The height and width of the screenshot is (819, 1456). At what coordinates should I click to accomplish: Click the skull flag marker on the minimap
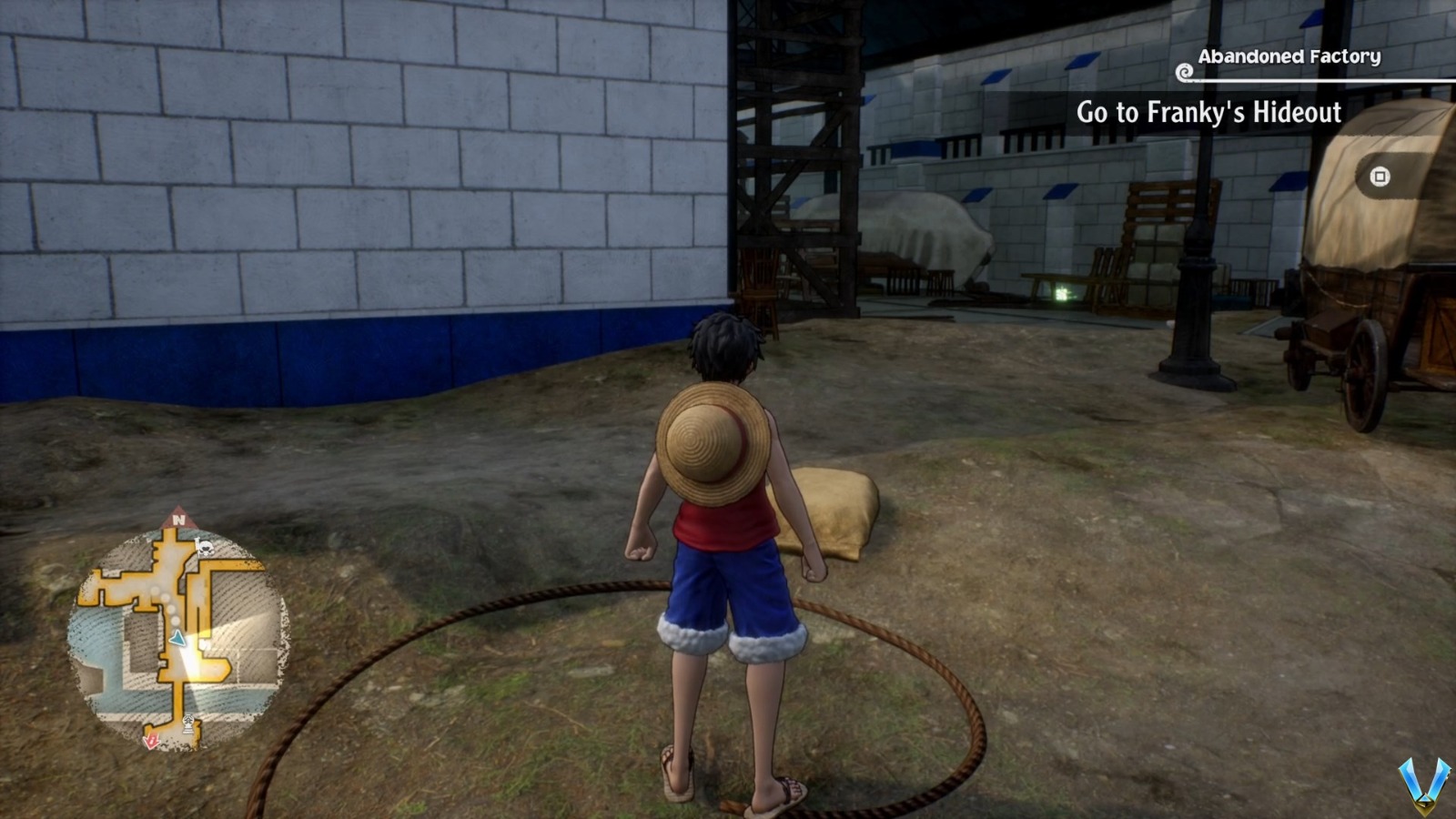coord(205,547)
